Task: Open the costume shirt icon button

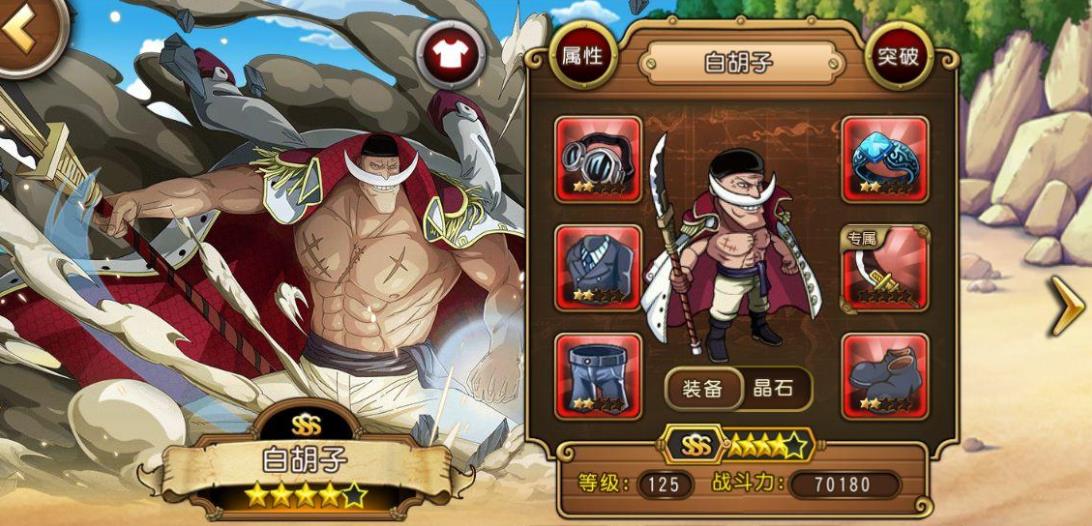Action: 451,53
